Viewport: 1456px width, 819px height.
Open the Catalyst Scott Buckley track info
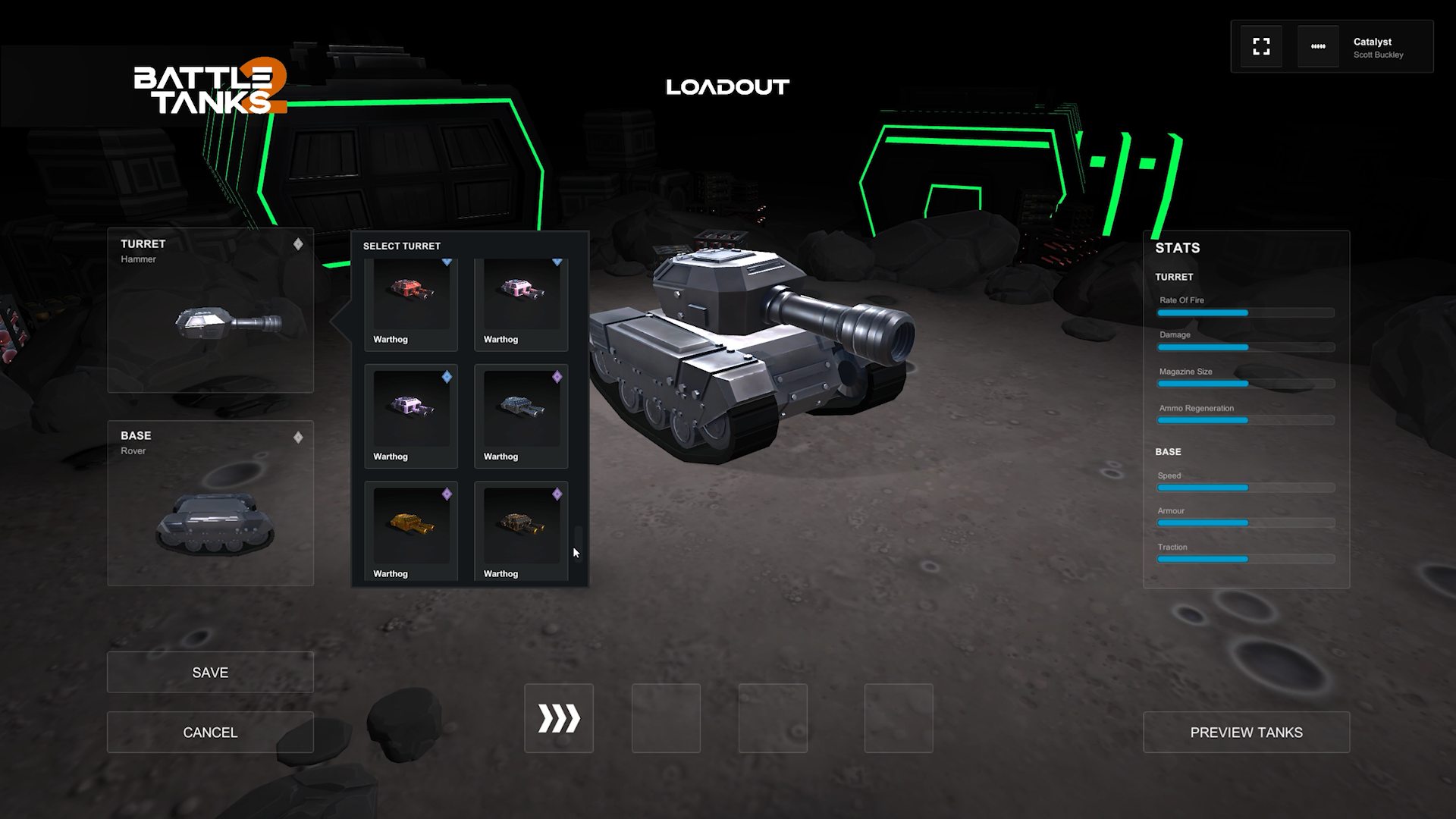(1379, 48)
